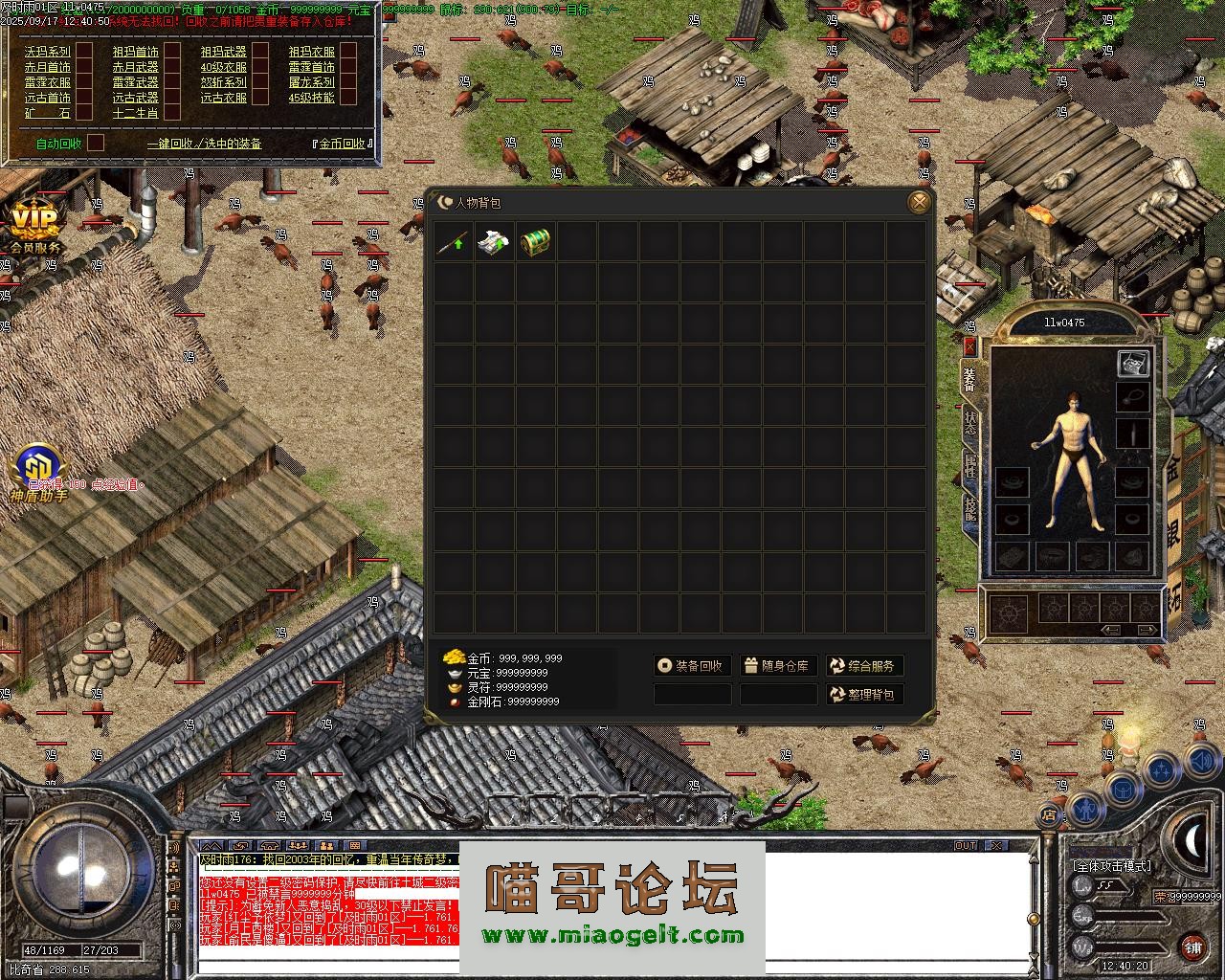The image size is (1225, 980).
Task: Click the 一键回收/选中的装备 link
Action: point(204,144)
